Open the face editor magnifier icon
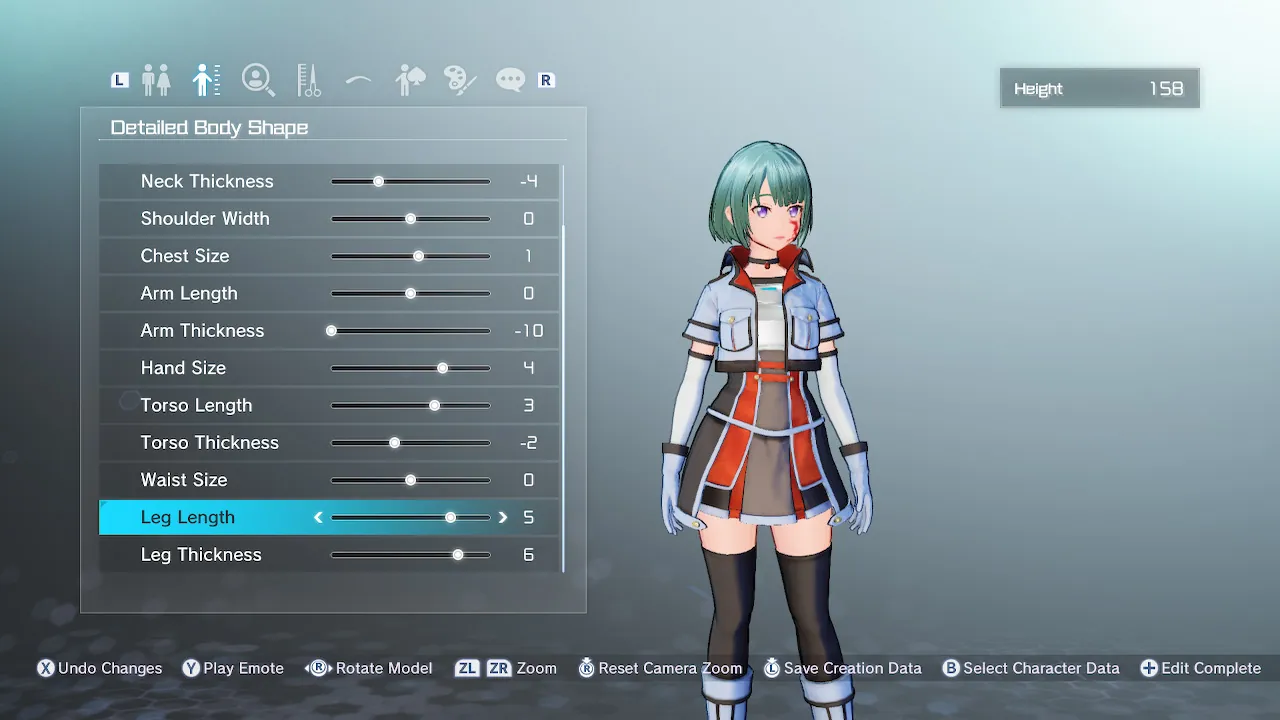Viewport: 1280px width, 720px height. pos(258,79)
